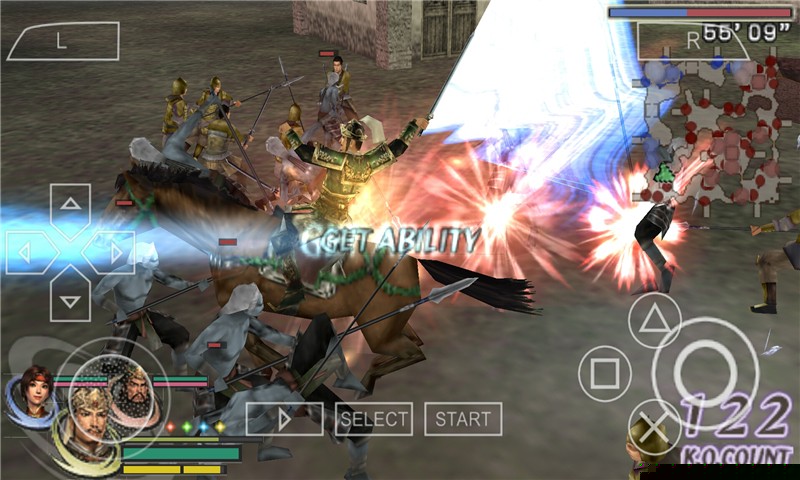Tap the cross action button
Screen dimensions: 800x480
click(654, 426)
